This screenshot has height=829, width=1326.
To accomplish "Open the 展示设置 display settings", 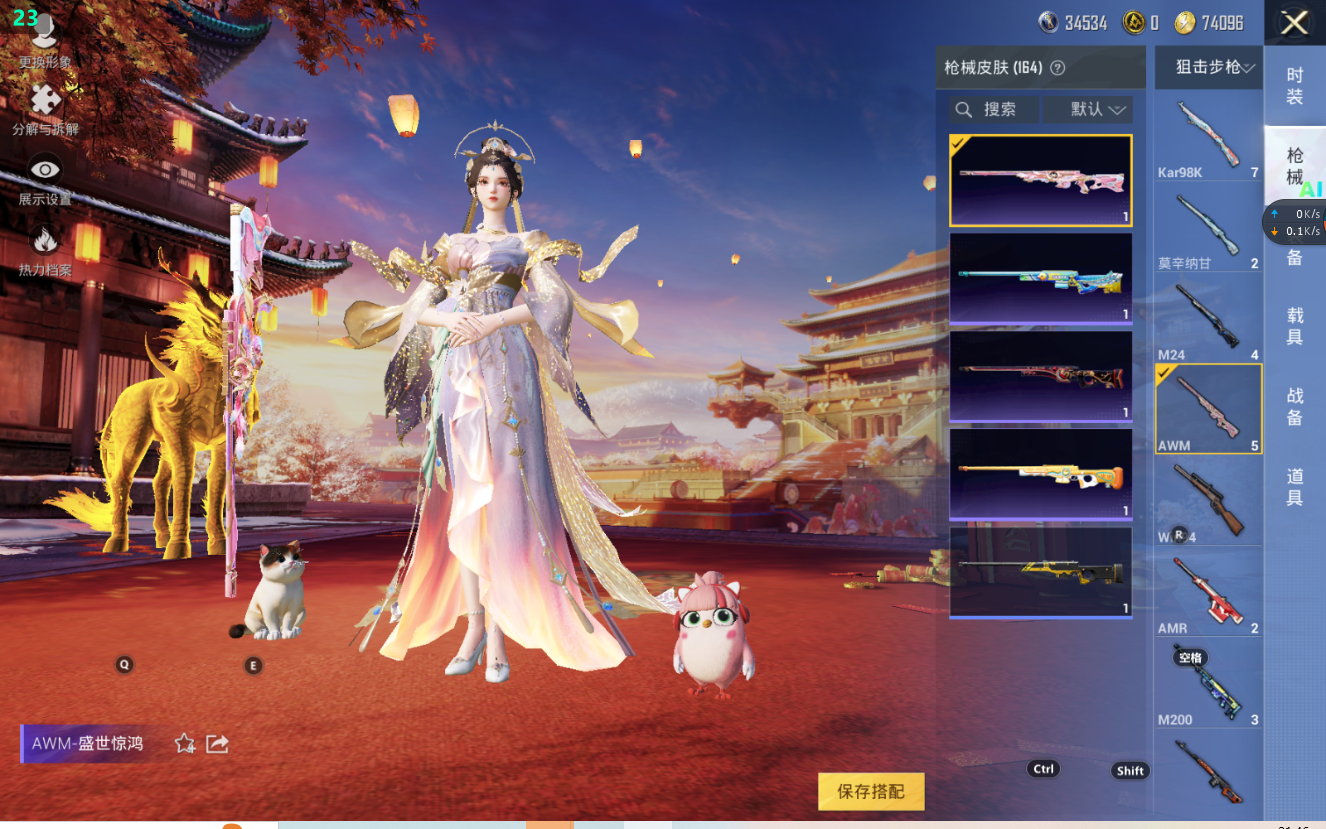I will pyautogui.click(x=44, y=180).
